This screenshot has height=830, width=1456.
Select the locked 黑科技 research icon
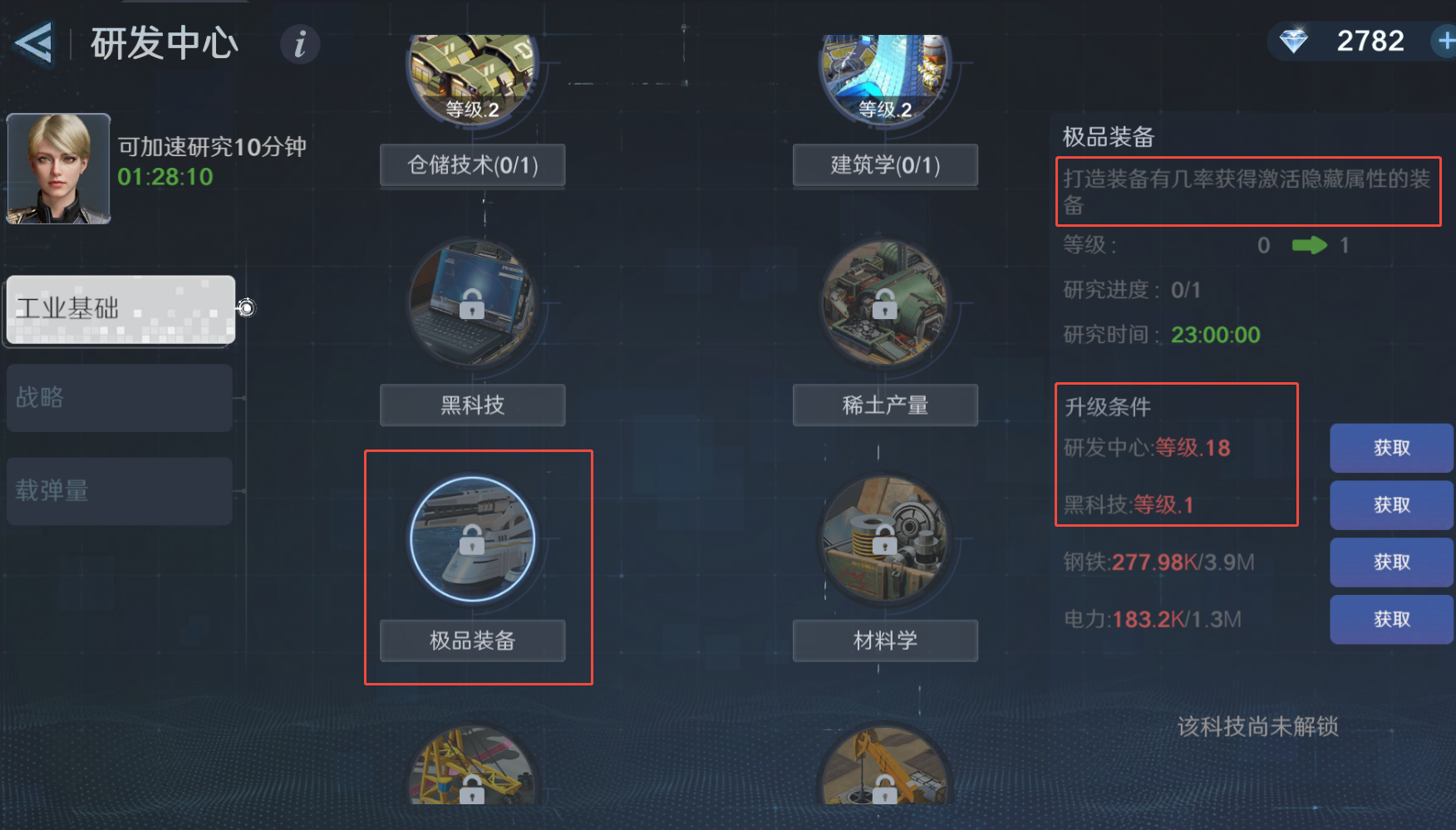472,303
